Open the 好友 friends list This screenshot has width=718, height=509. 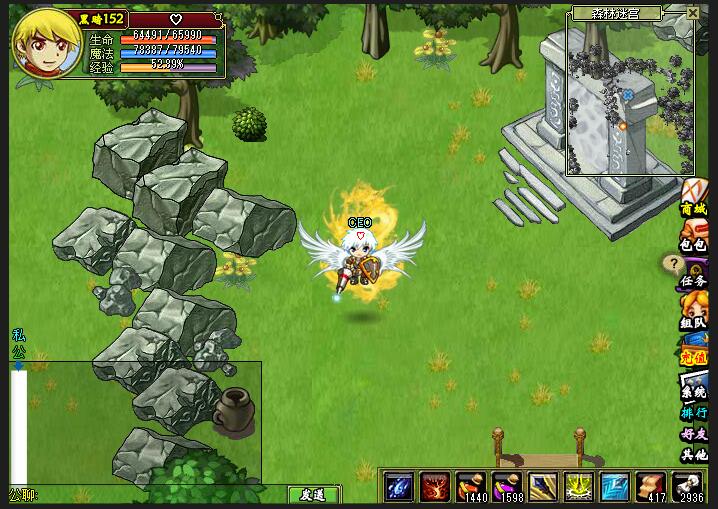click(694, 434)
